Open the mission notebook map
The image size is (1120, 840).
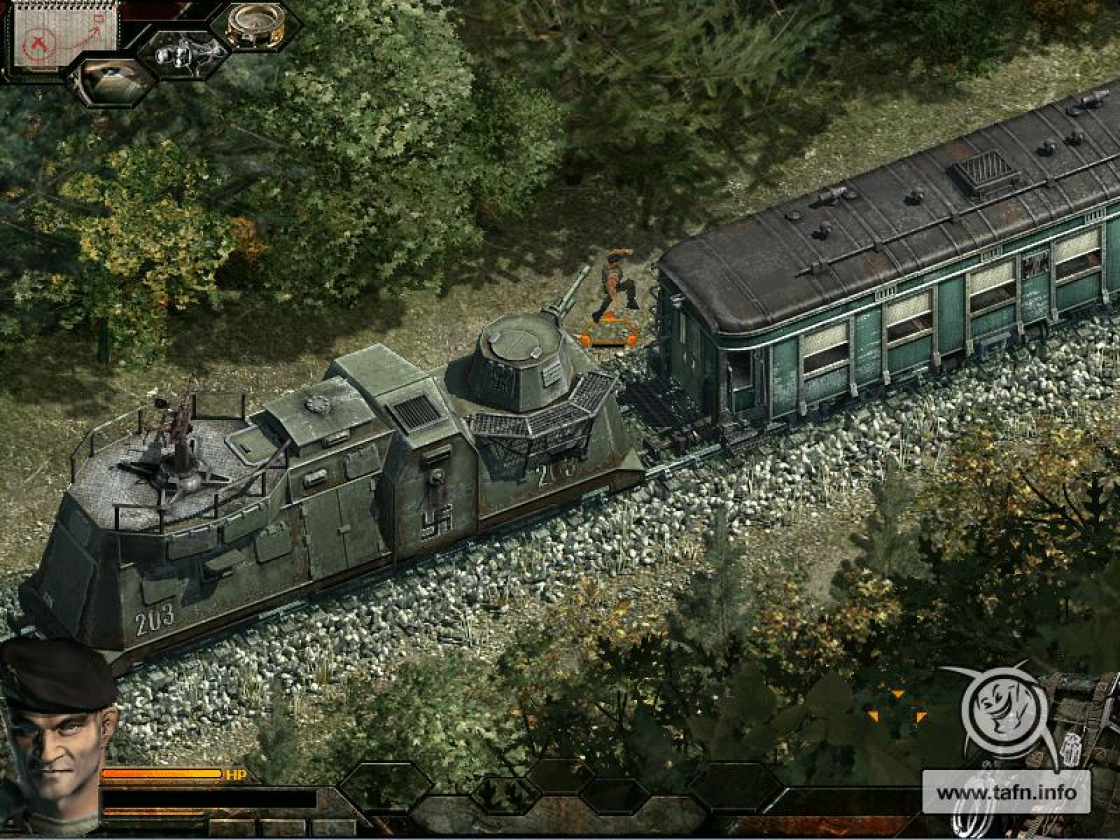click(x=62, y=37)
